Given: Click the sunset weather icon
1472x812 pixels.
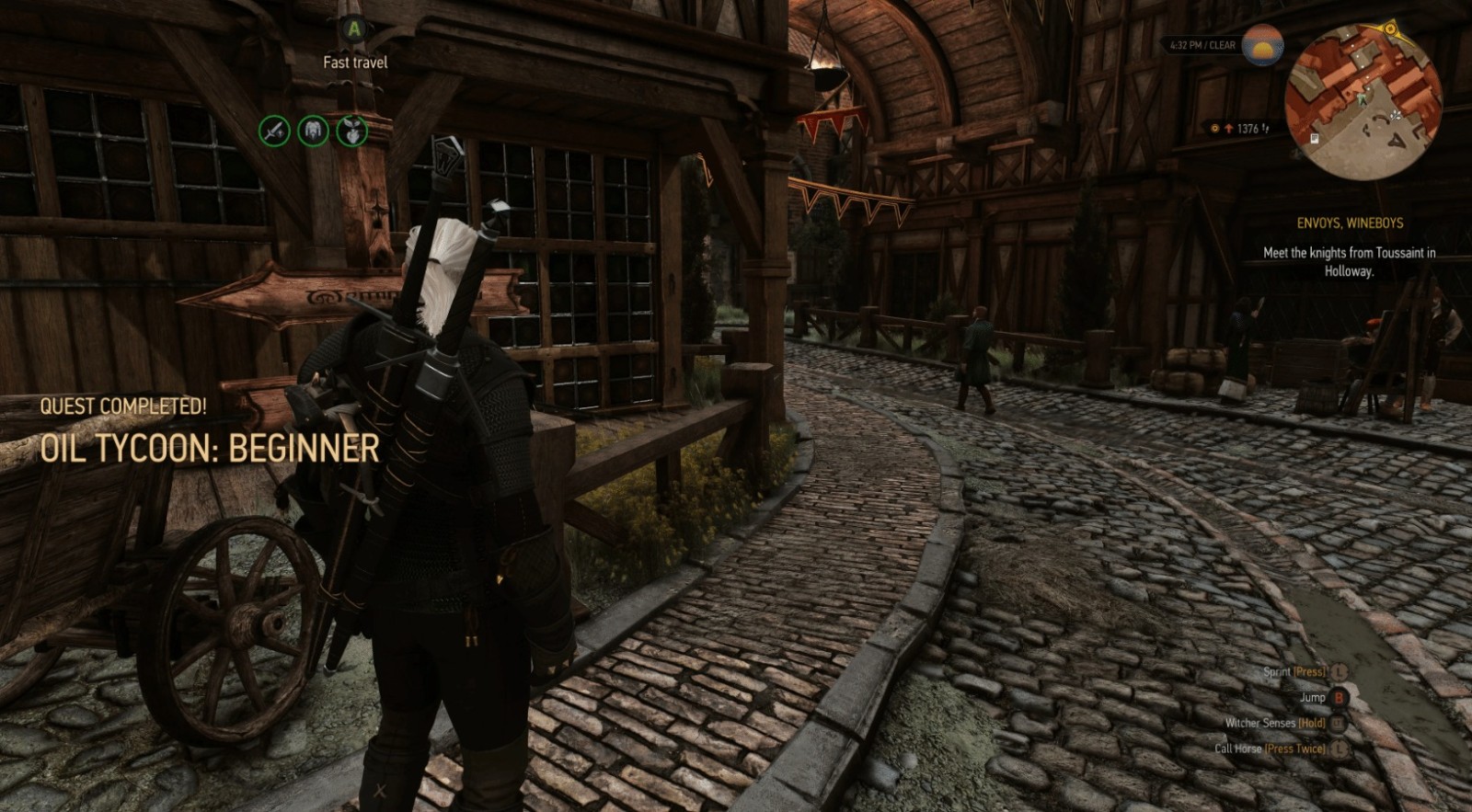Looking at the screenshot, I should [1262, 45].
